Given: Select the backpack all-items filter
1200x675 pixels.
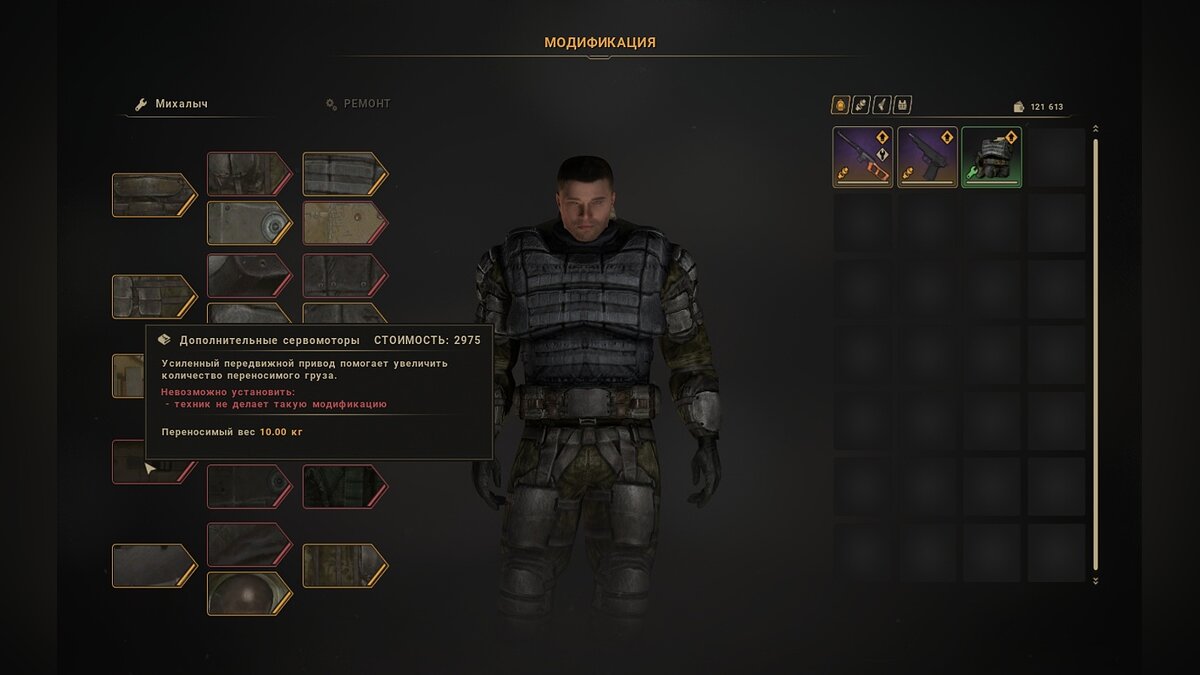Looking at the screenshot, I should [840, 105].
